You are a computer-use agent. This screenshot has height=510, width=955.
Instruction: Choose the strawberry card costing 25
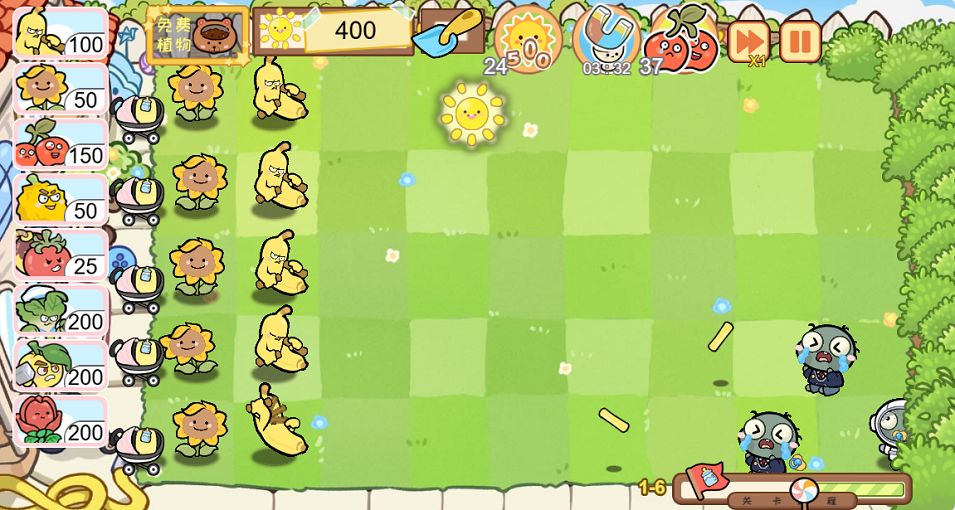60,255
